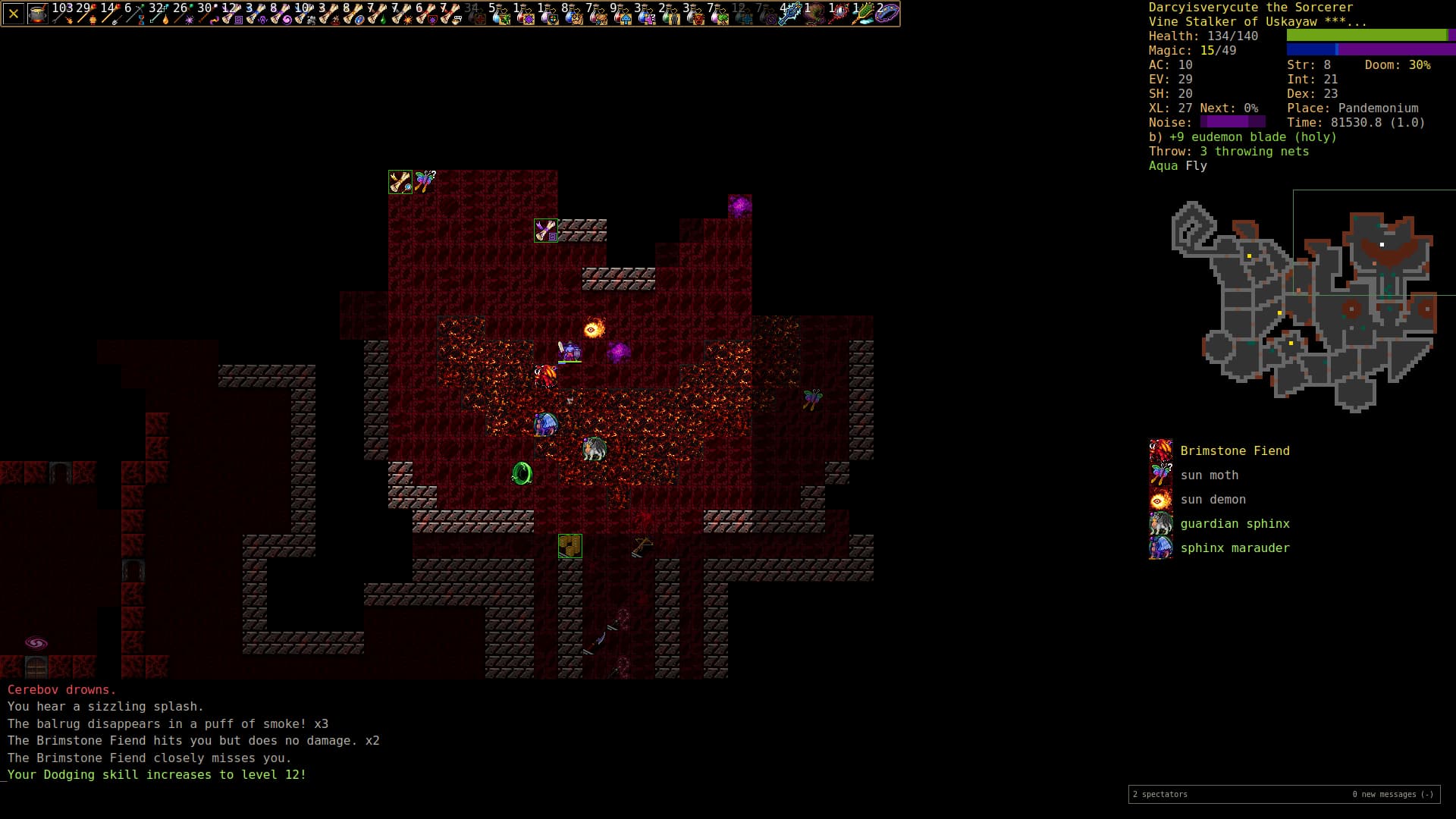
Task: Pick the potion with green tree label
Action: pyautogui.click(x=719, y=14)
